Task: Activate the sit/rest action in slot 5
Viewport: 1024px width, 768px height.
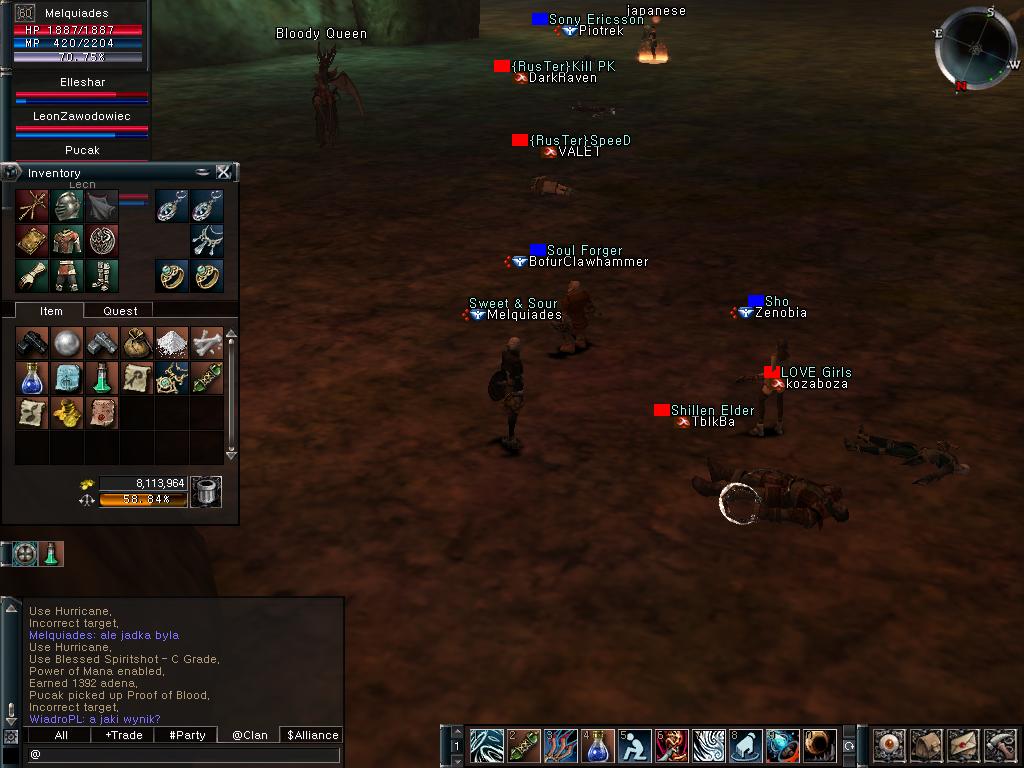Action: (x=635, y=746)
